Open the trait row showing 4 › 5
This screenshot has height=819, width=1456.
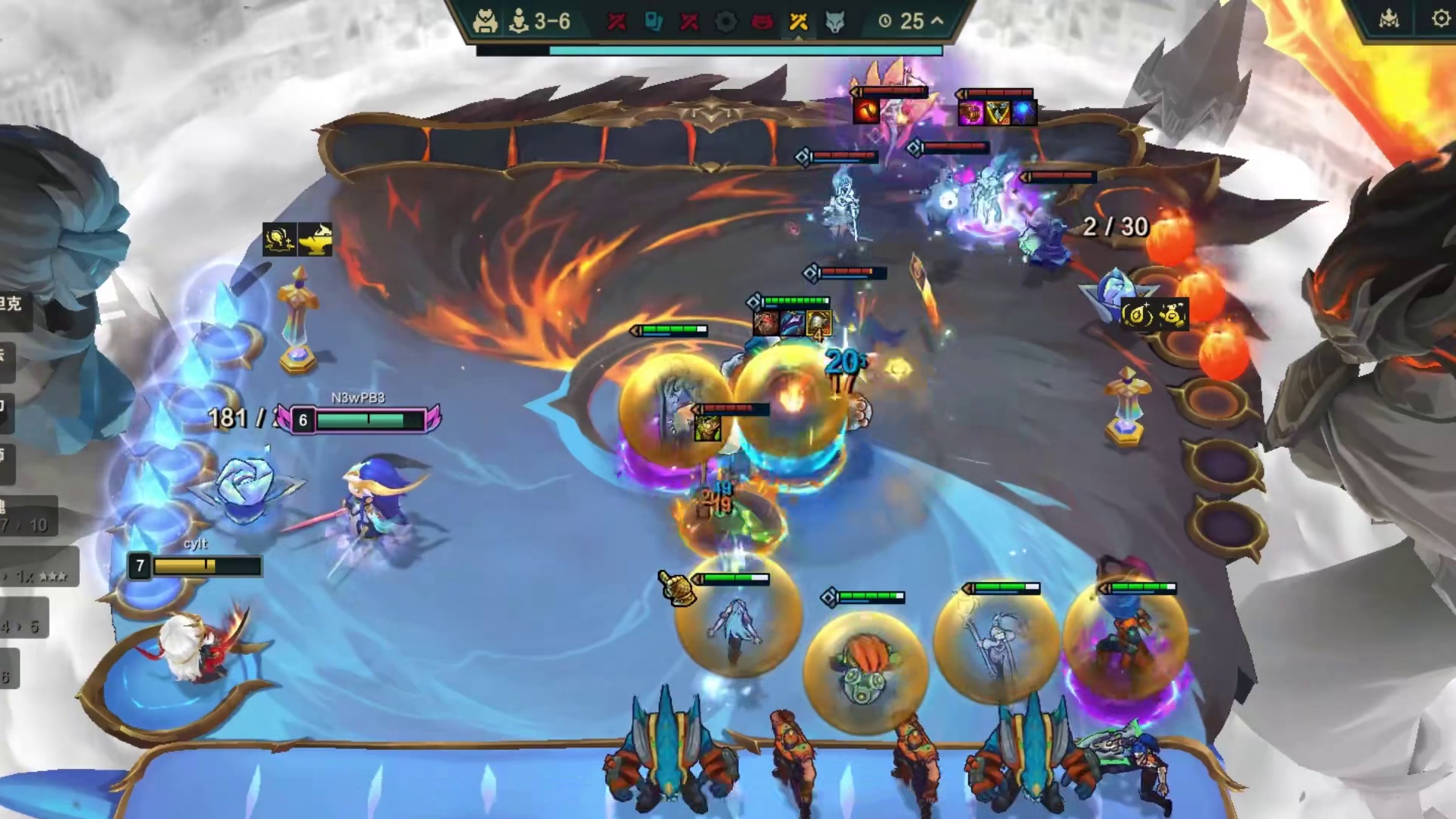tap(23, 626)
